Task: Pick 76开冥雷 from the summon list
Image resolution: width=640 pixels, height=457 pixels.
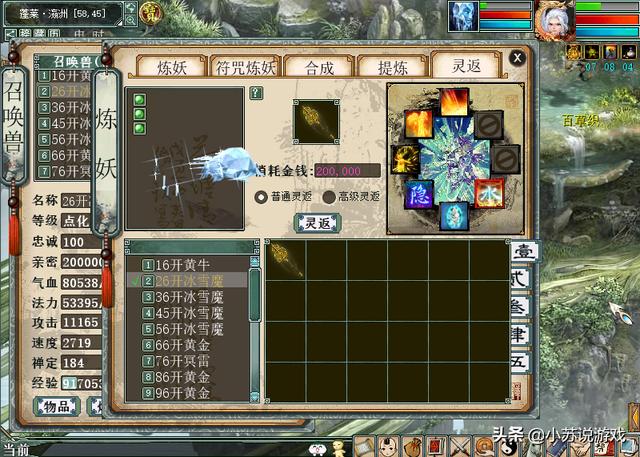Action: coord(189,361)
